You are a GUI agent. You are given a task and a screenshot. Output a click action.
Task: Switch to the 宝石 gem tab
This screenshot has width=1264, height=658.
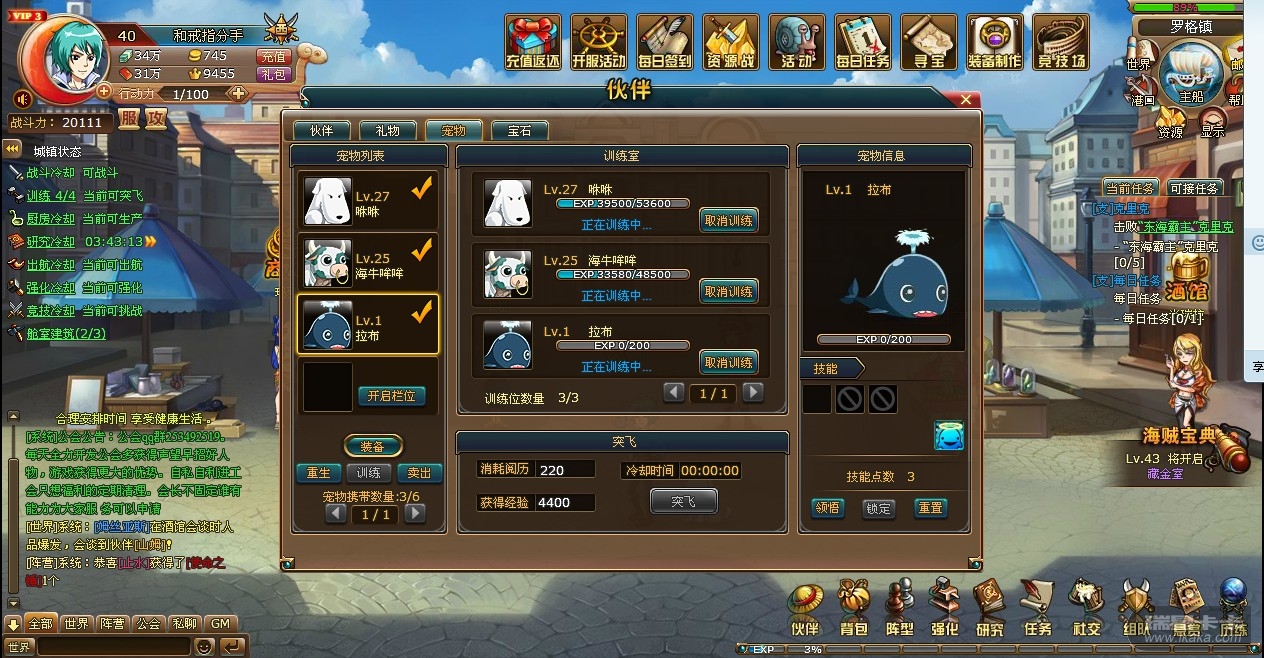(519, 131)
